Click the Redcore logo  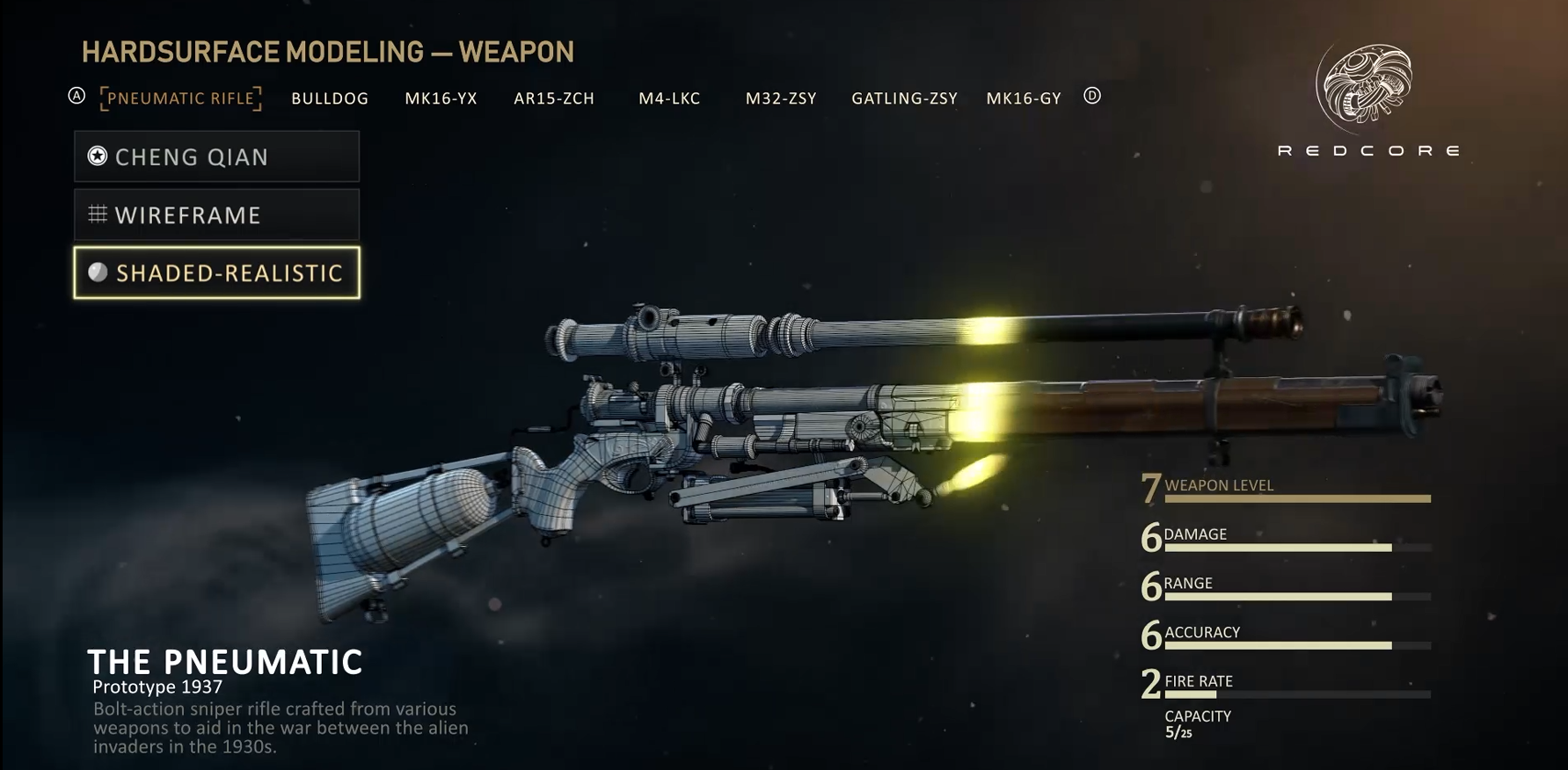1367,98
